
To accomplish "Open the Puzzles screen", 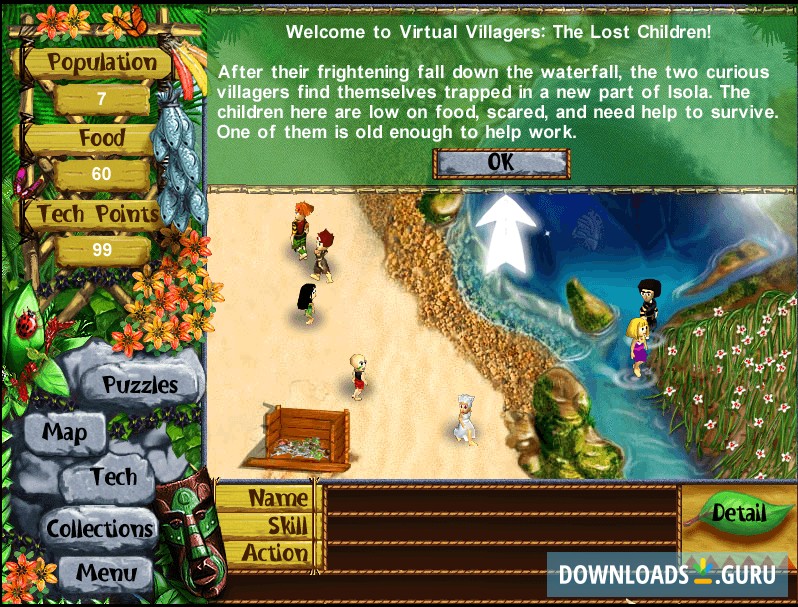I will click(140, 385).
